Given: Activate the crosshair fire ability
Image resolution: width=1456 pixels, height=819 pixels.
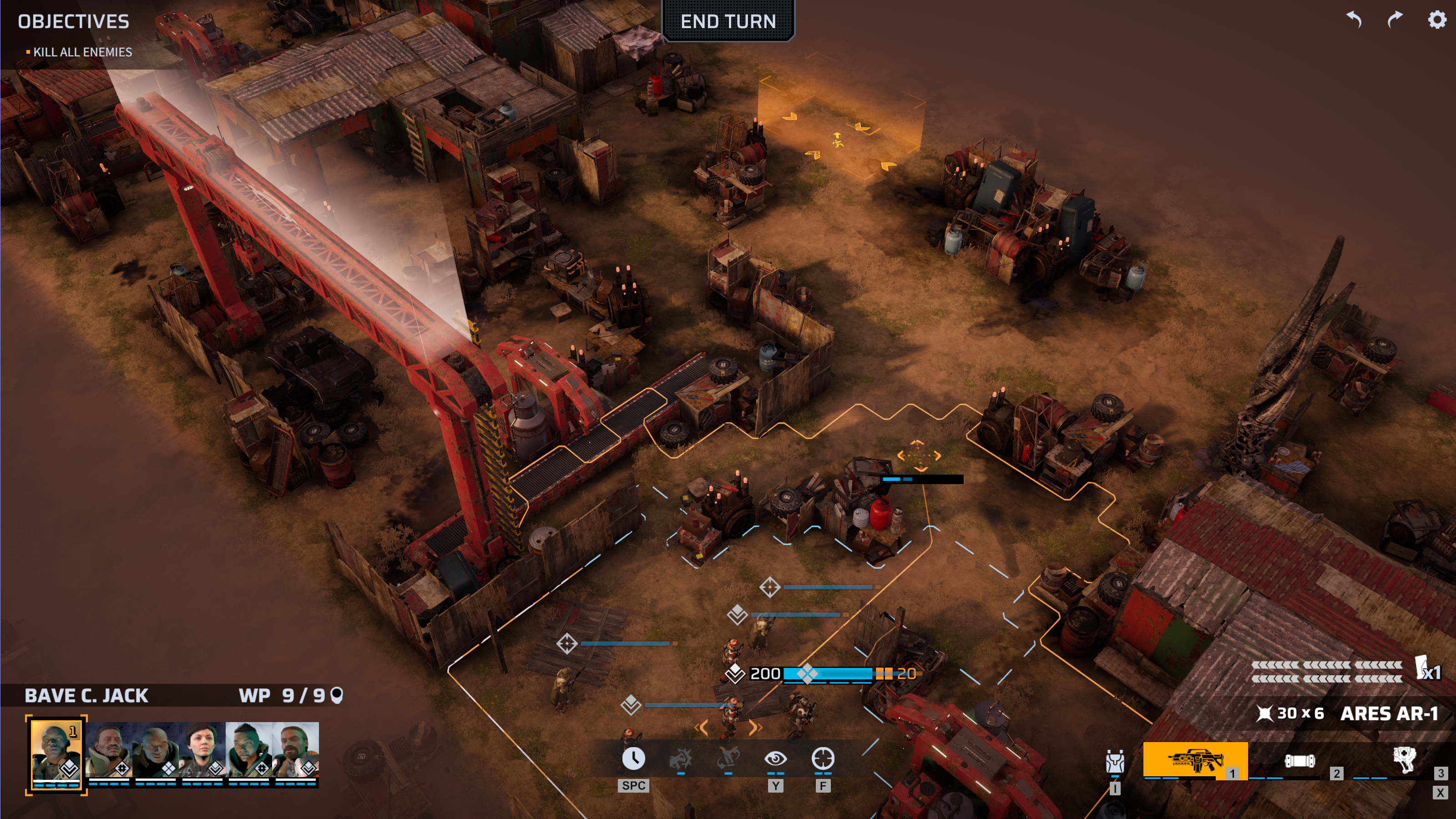Looking at the screenshot, I should point(823,759).
